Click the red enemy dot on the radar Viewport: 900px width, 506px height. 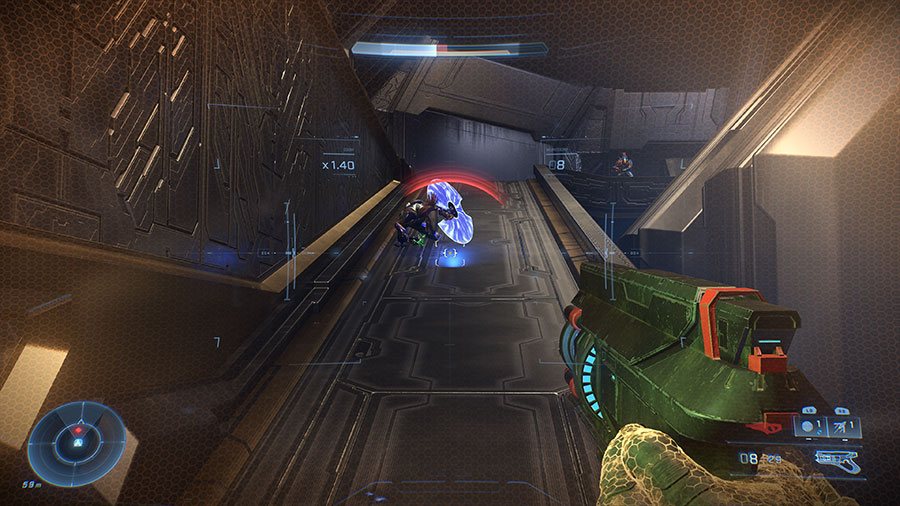pos(77,429)
